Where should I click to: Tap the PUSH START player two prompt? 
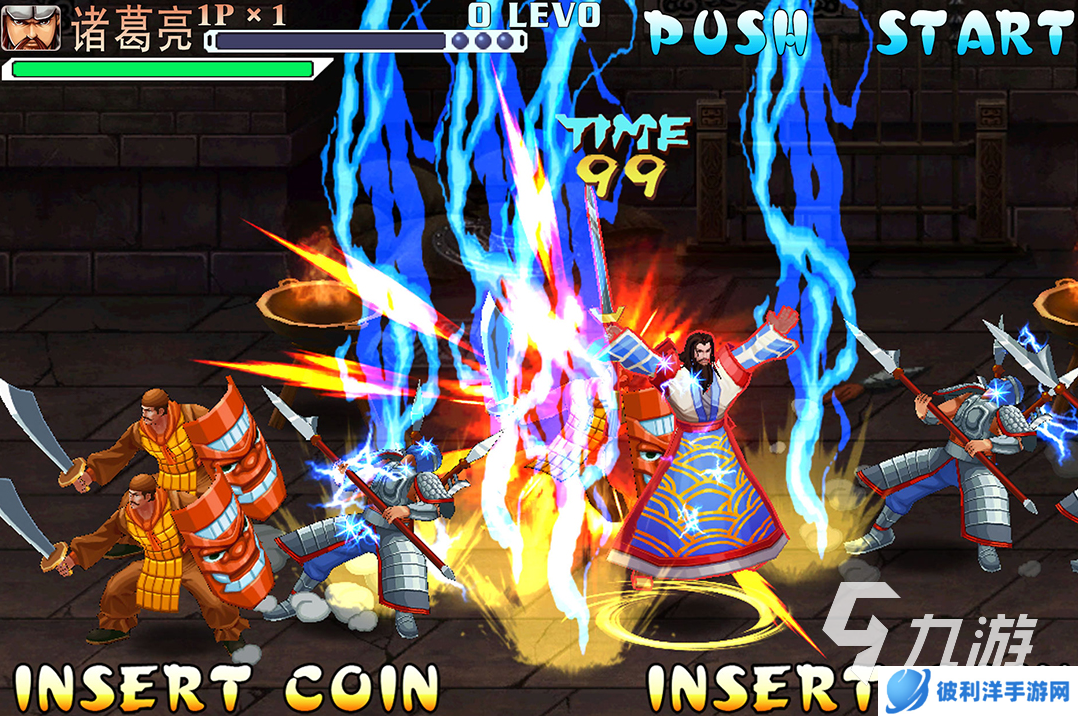[858, 33]
